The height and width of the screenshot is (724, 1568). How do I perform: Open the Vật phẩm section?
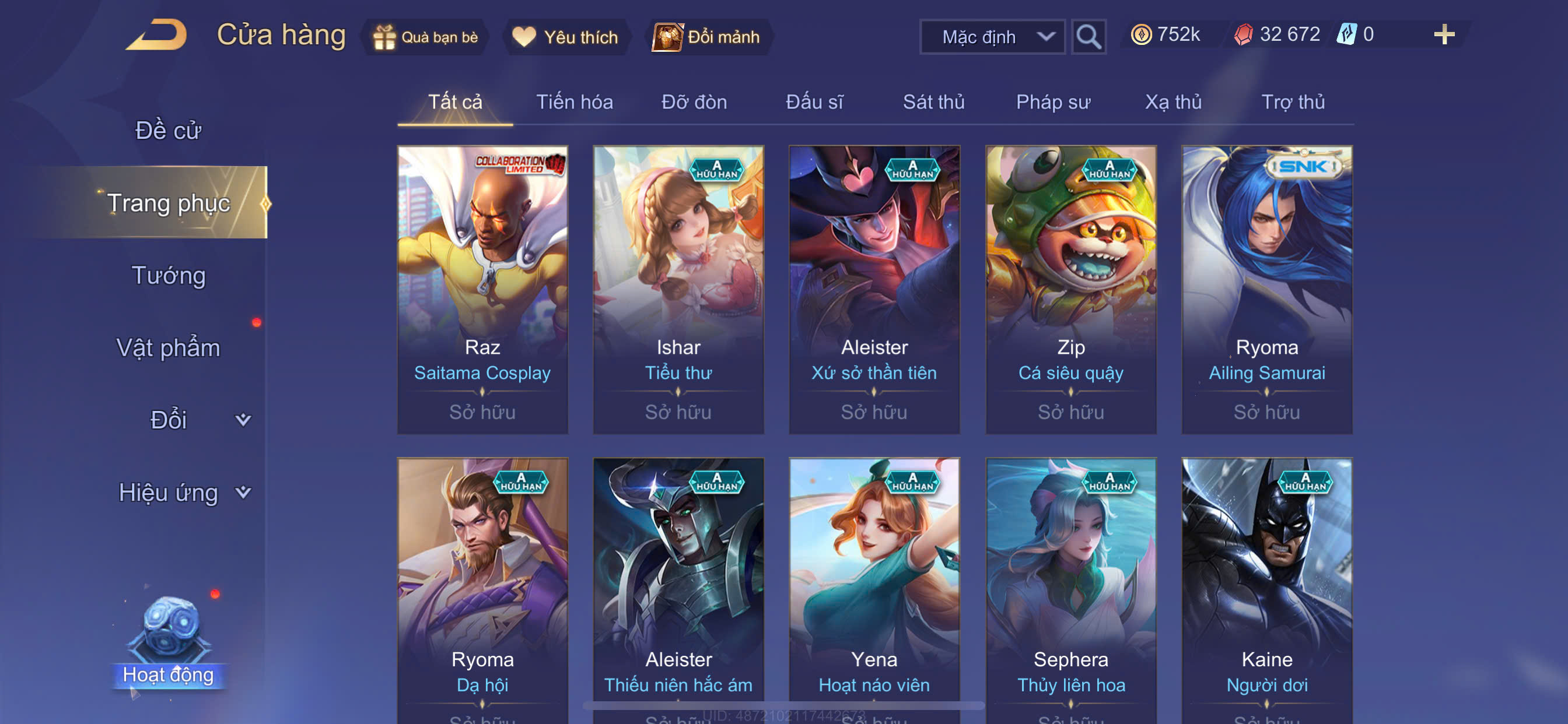coord(168,347)
